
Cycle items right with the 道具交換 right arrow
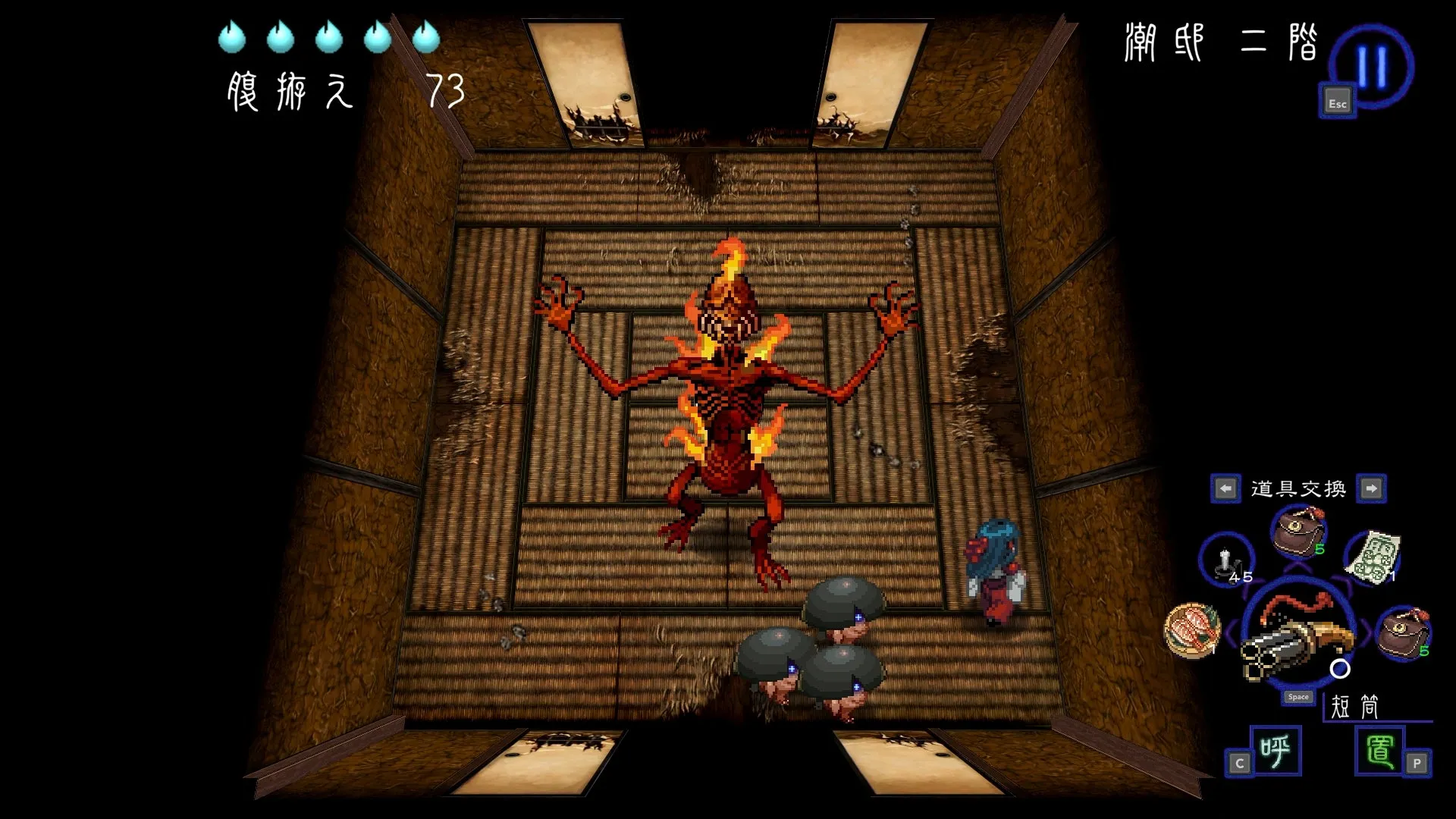click(1374, 489)
